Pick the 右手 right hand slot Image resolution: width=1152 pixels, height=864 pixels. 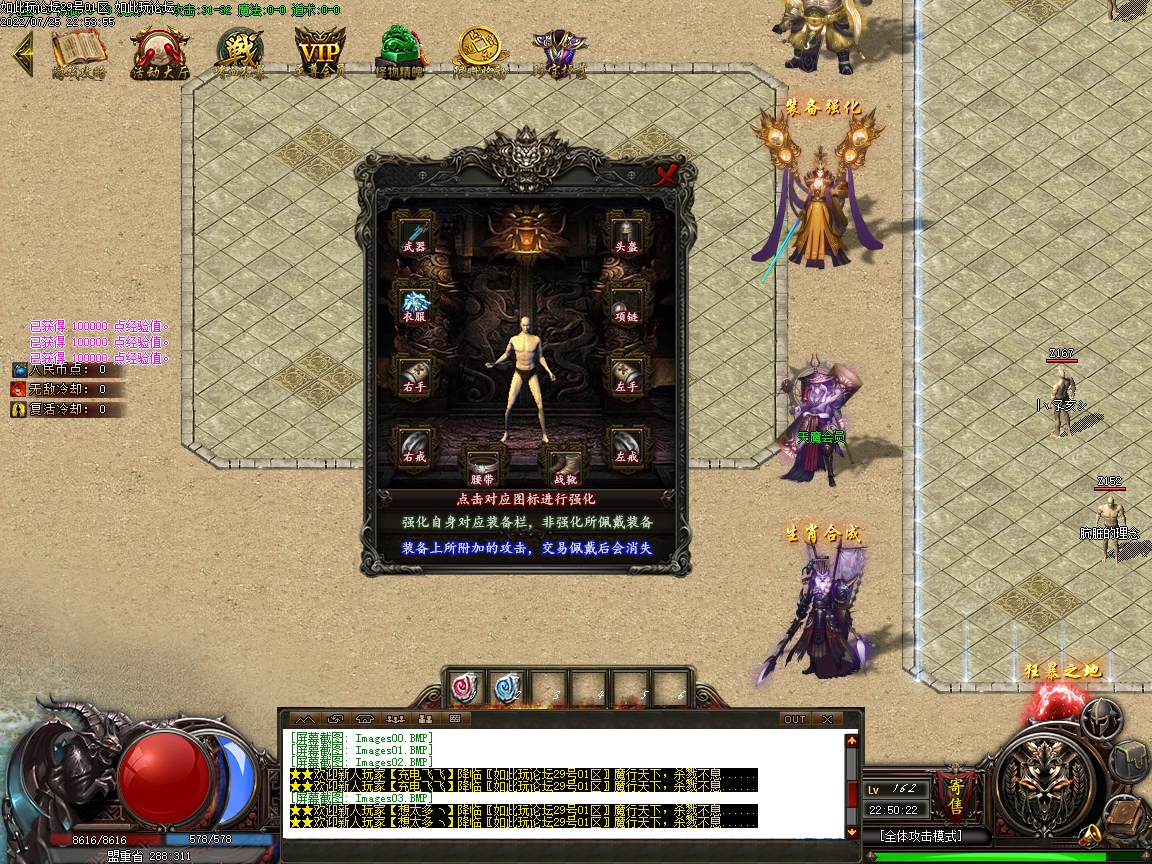(x=414, y=374)
